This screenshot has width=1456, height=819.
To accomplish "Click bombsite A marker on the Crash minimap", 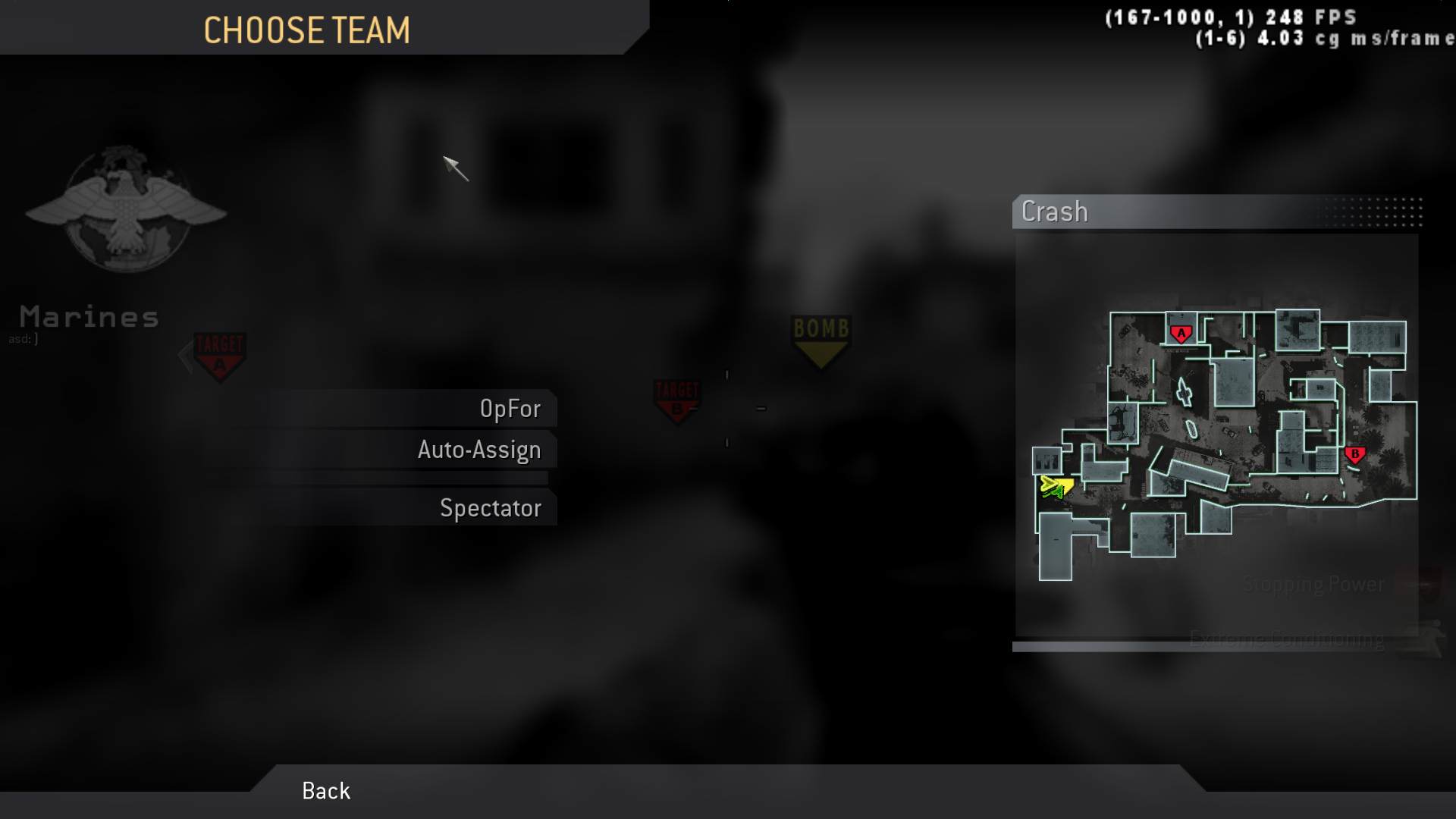I will click(1181, 331).
